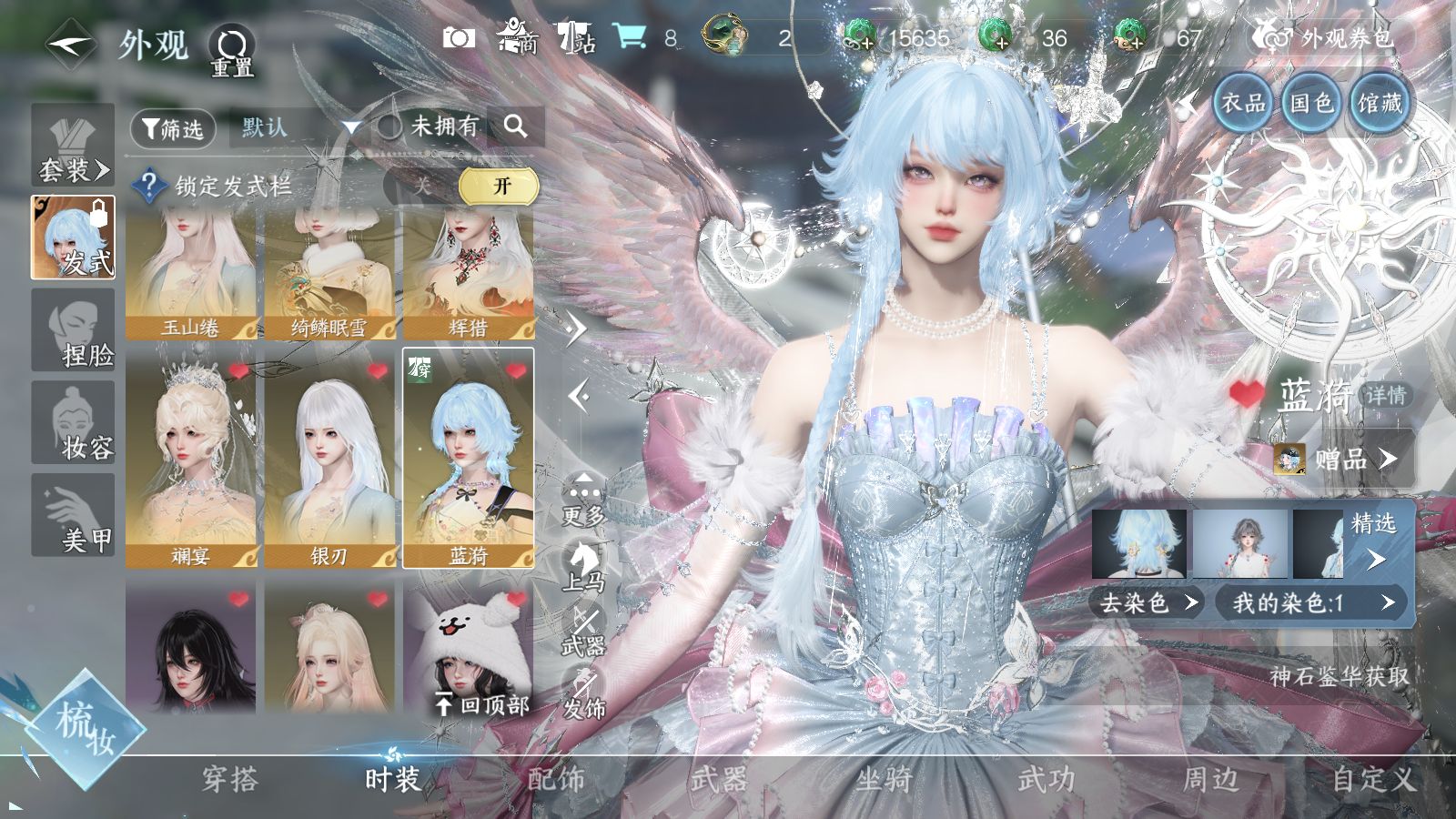
Task: Open the shopping cart
Action: pos(629,36)
